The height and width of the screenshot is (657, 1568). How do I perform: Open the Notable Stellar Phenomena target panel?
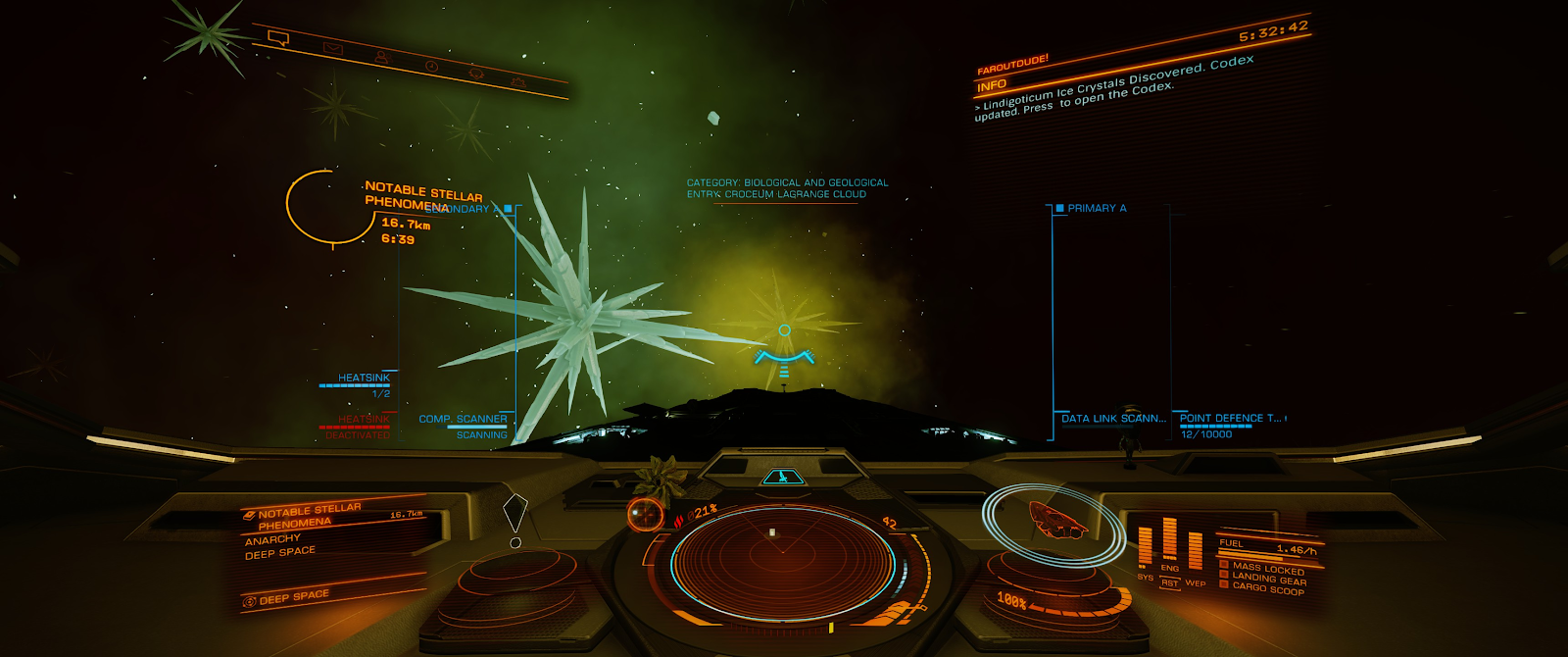coord(309,517)
